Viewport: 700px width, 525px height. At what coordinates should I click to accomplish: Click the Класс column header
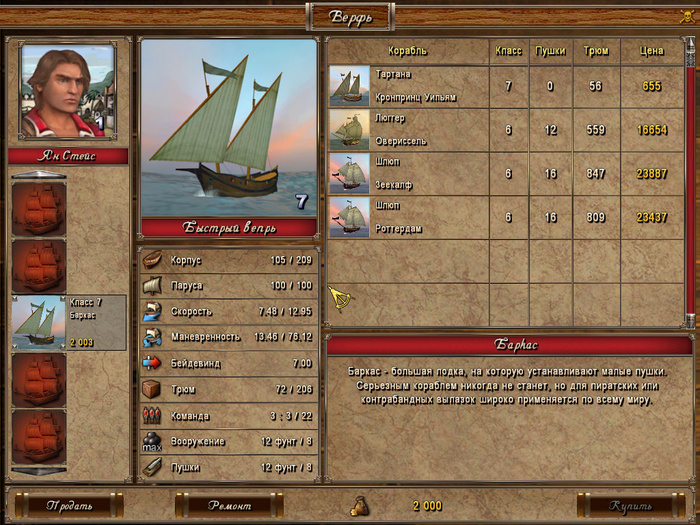(x=508, y=50)
